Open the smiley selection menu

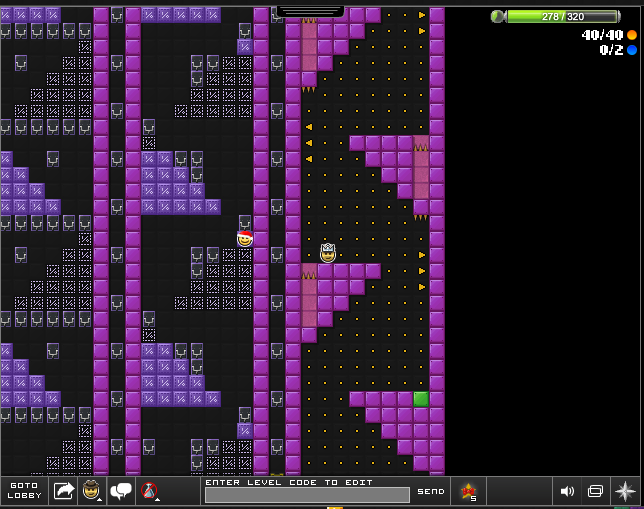(92, 490)
